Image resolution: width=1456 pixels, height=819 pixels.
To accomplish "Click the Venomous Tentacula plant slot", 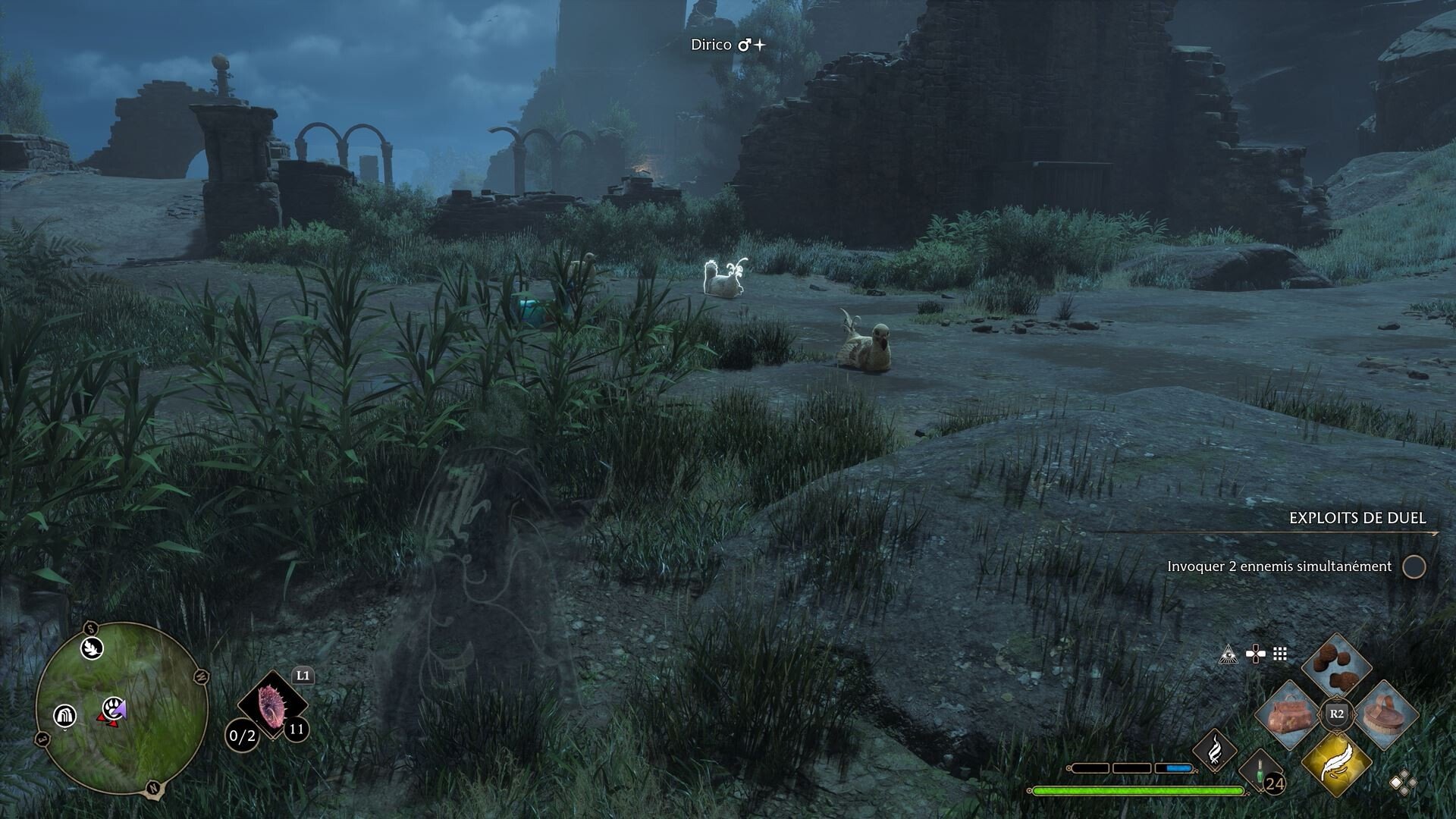I will click(x=271, y=705).
